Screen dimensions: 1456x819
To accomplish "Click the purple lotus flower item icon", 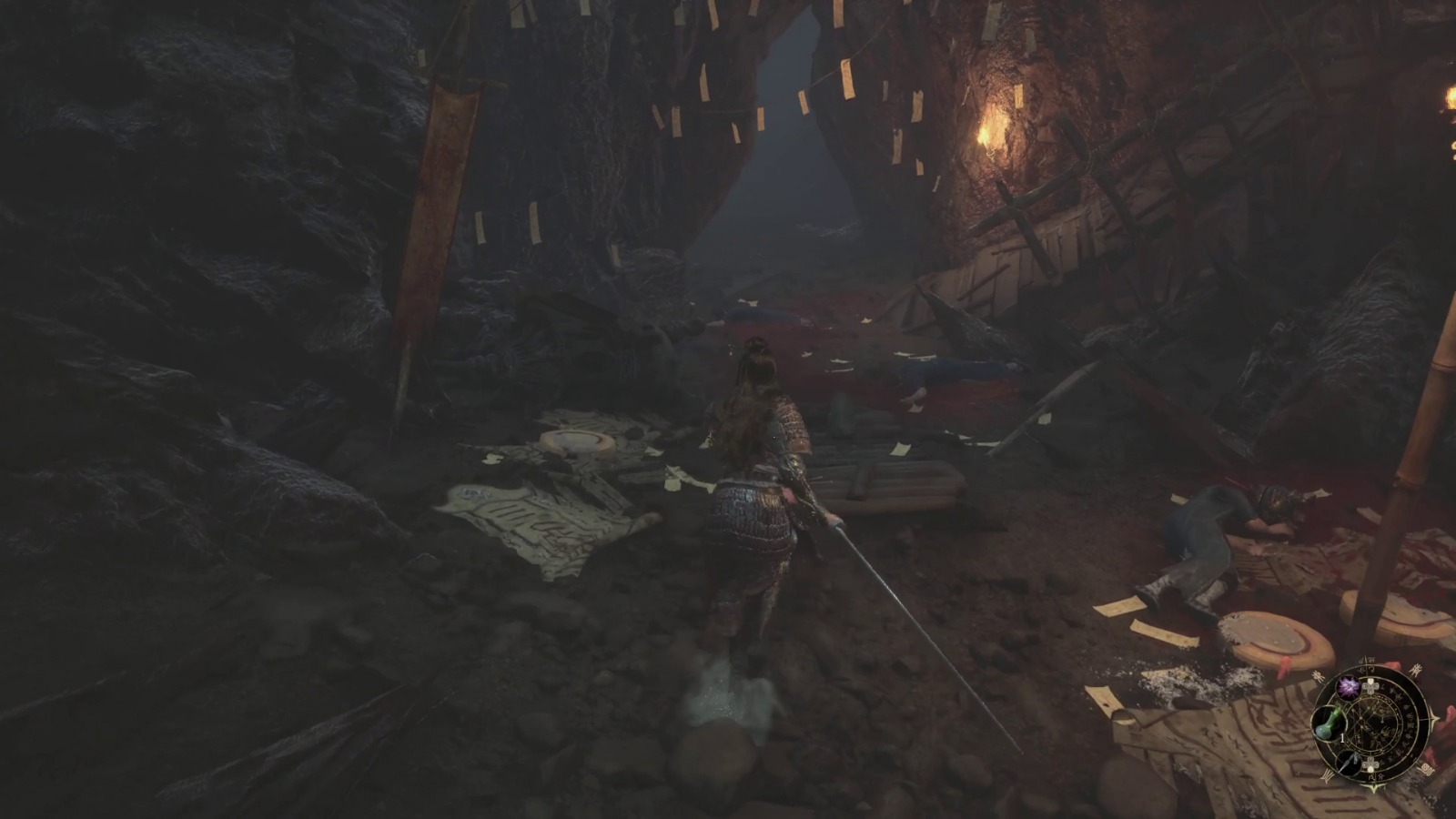I will pyautogui.click(x=1349, y=686).
